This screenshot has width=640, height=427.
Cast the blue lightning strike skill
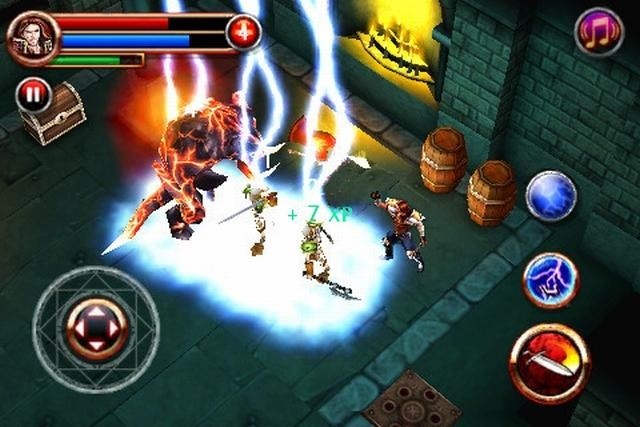click(551, 279)
